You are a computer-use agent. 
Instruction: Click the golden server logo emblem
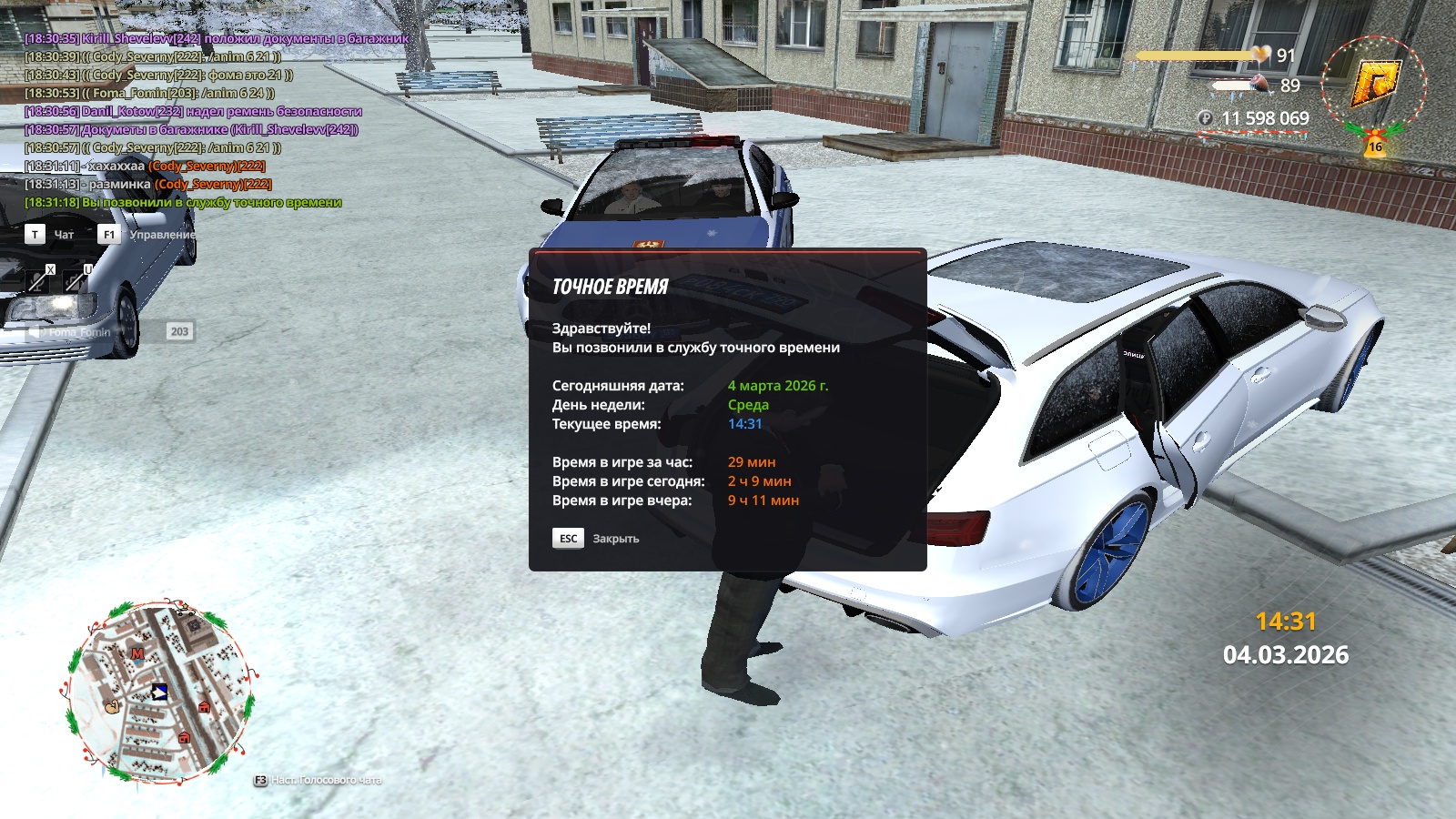[x=1373, y=83]
